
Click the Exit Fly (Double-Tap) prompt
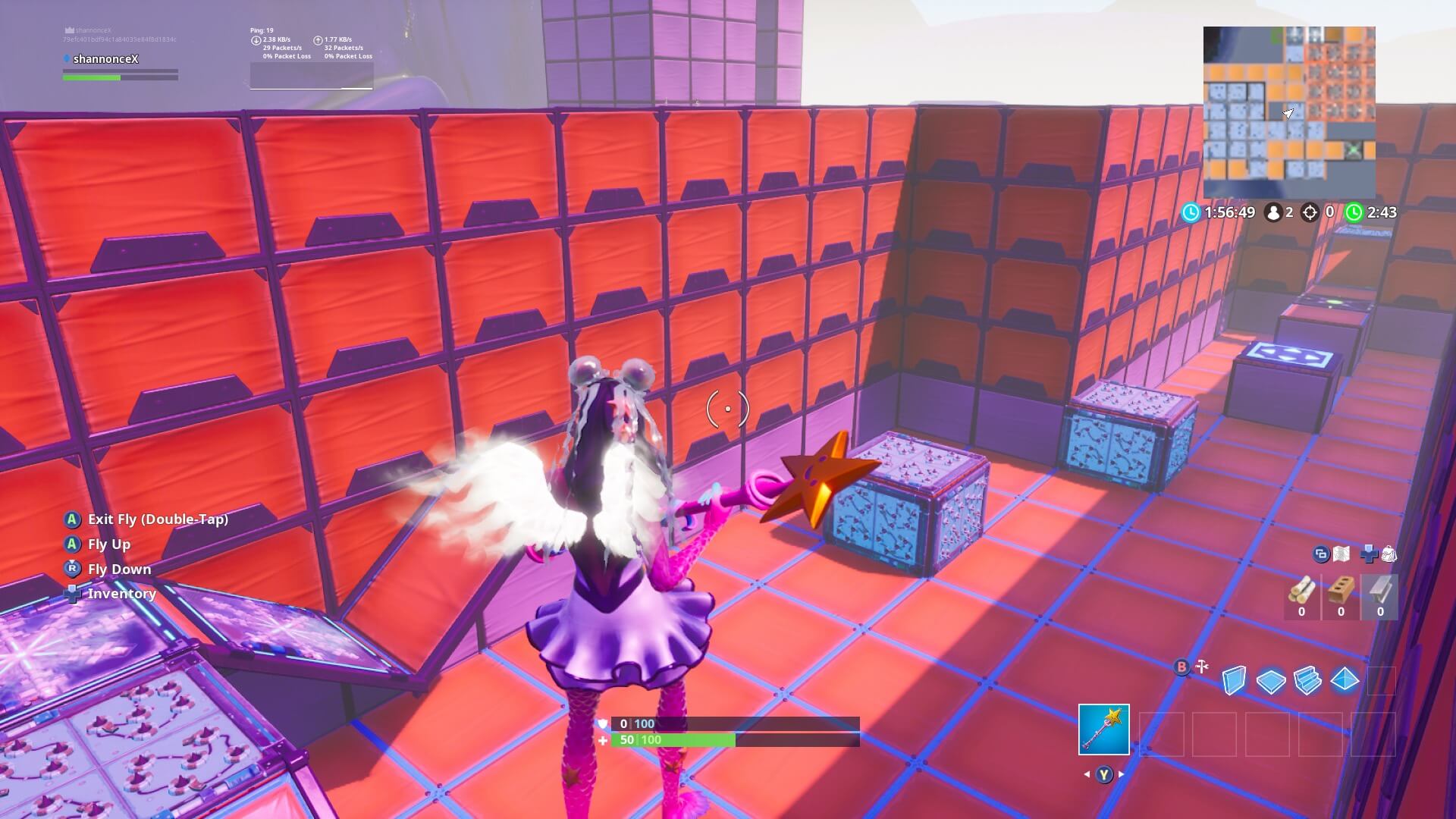(x=158, y=519)
